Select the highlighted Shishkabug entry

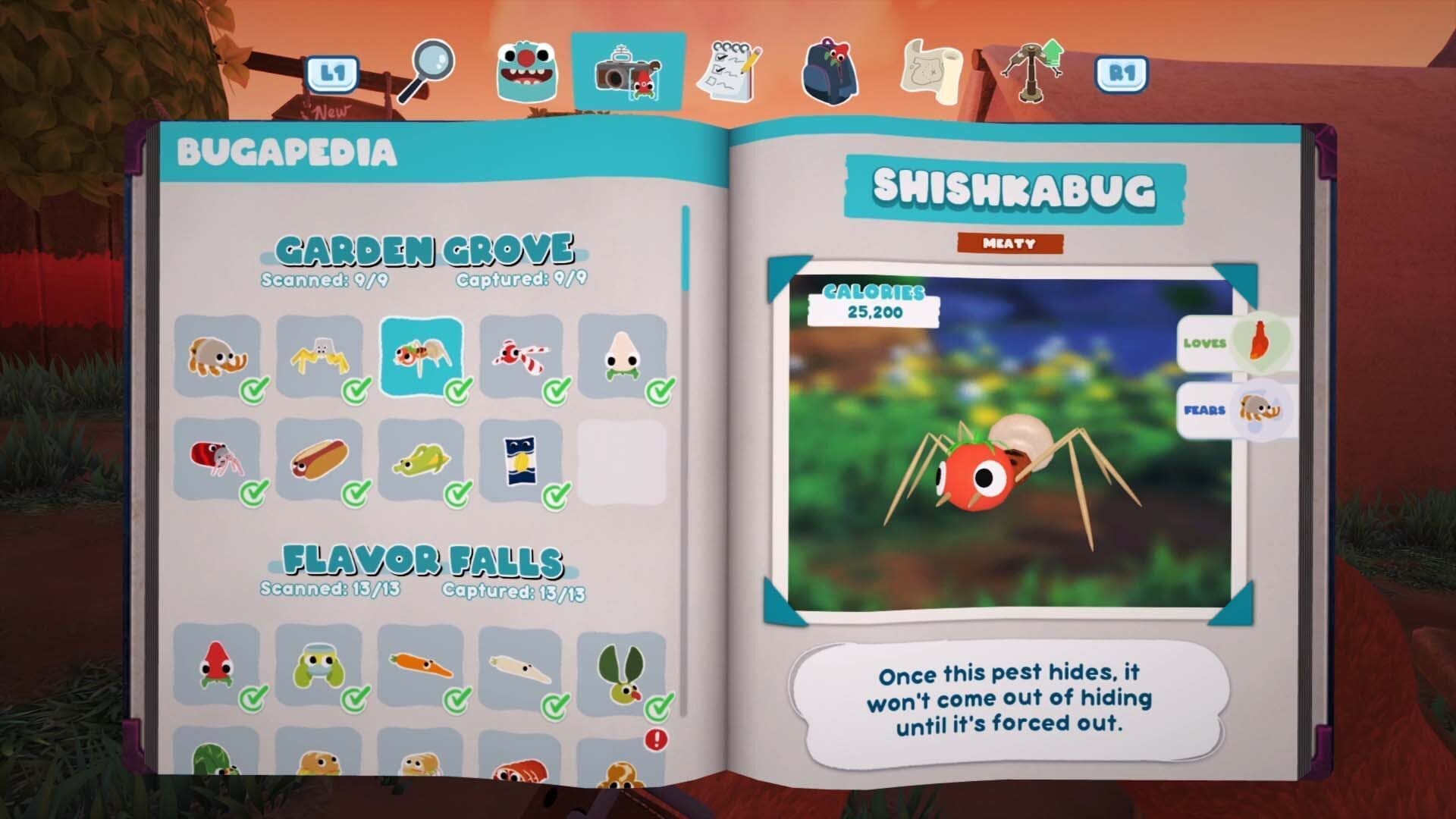(x=421, y=356)
